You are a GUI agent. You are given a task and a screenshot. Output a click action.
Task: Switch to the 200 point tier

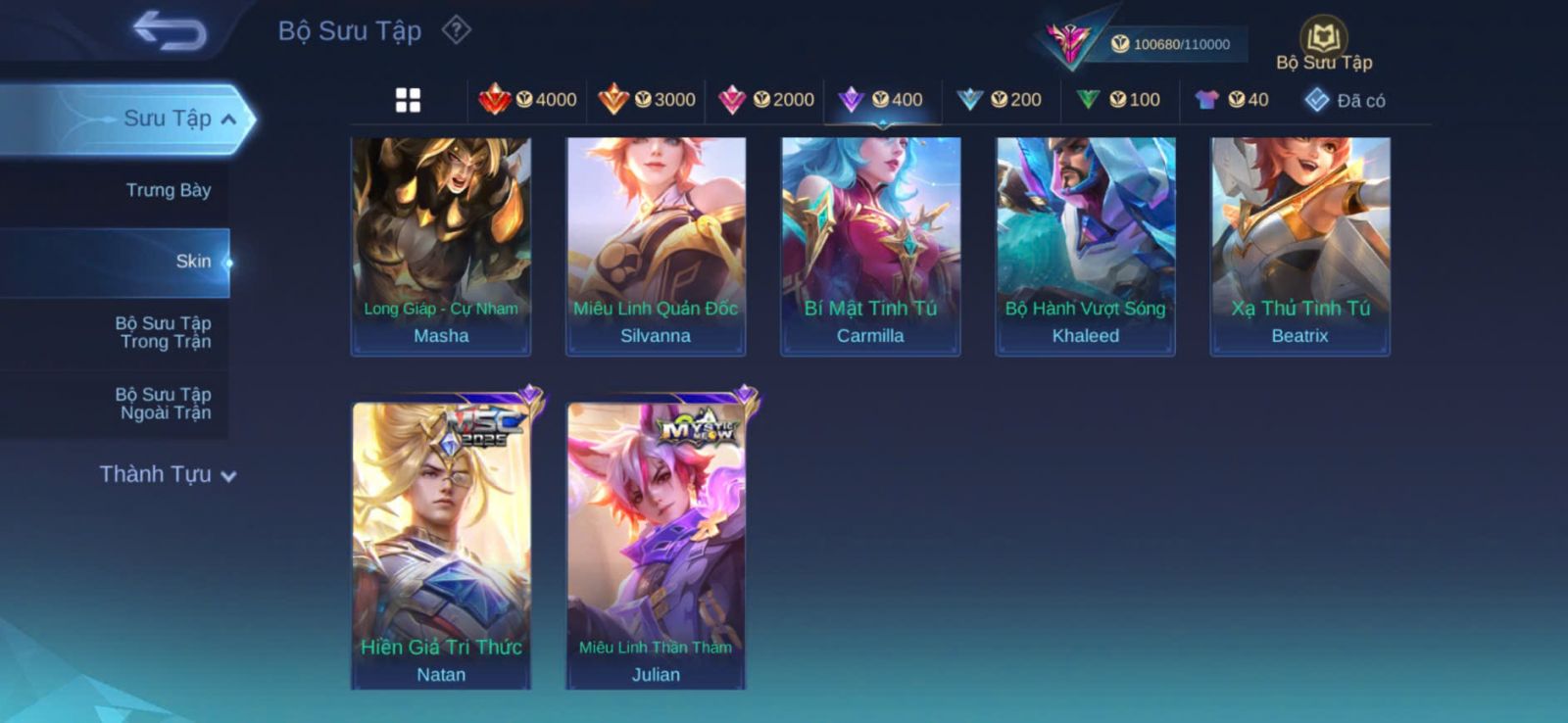[x=1000, y=100]
